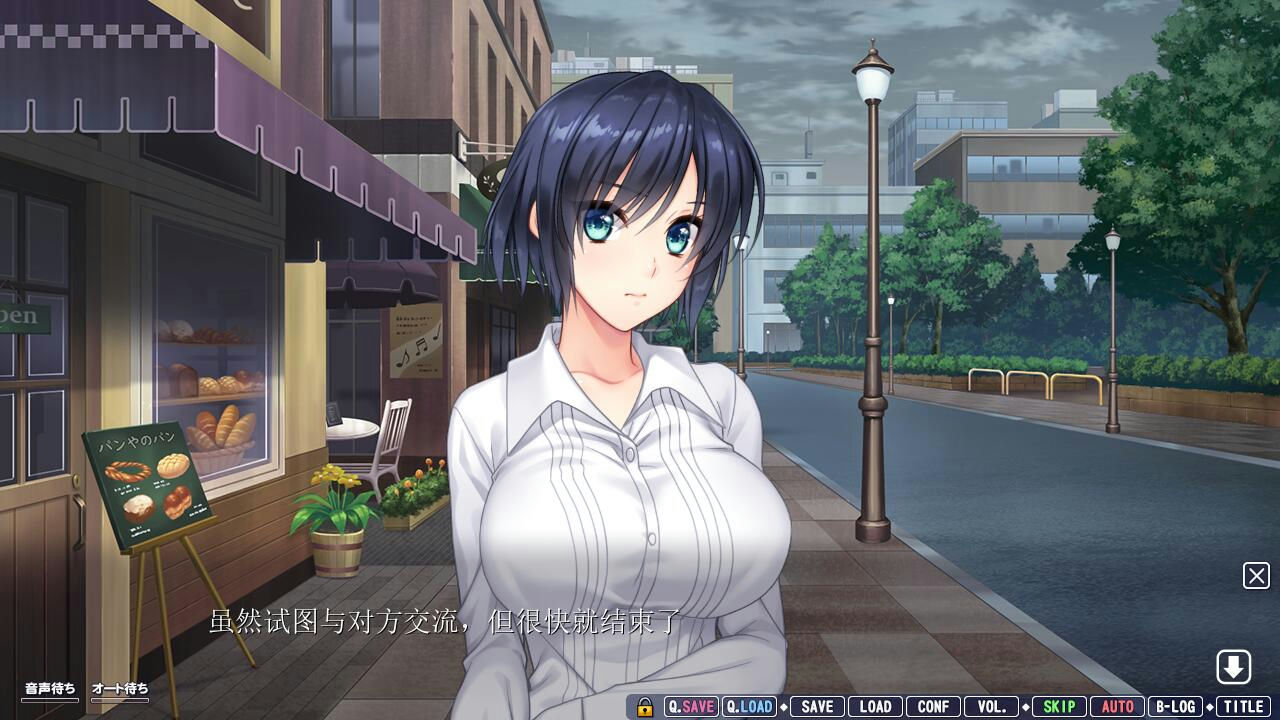The image size is (1280, 720).
Task: Select TITLE to return to title screen
Action: [1243, 706]
